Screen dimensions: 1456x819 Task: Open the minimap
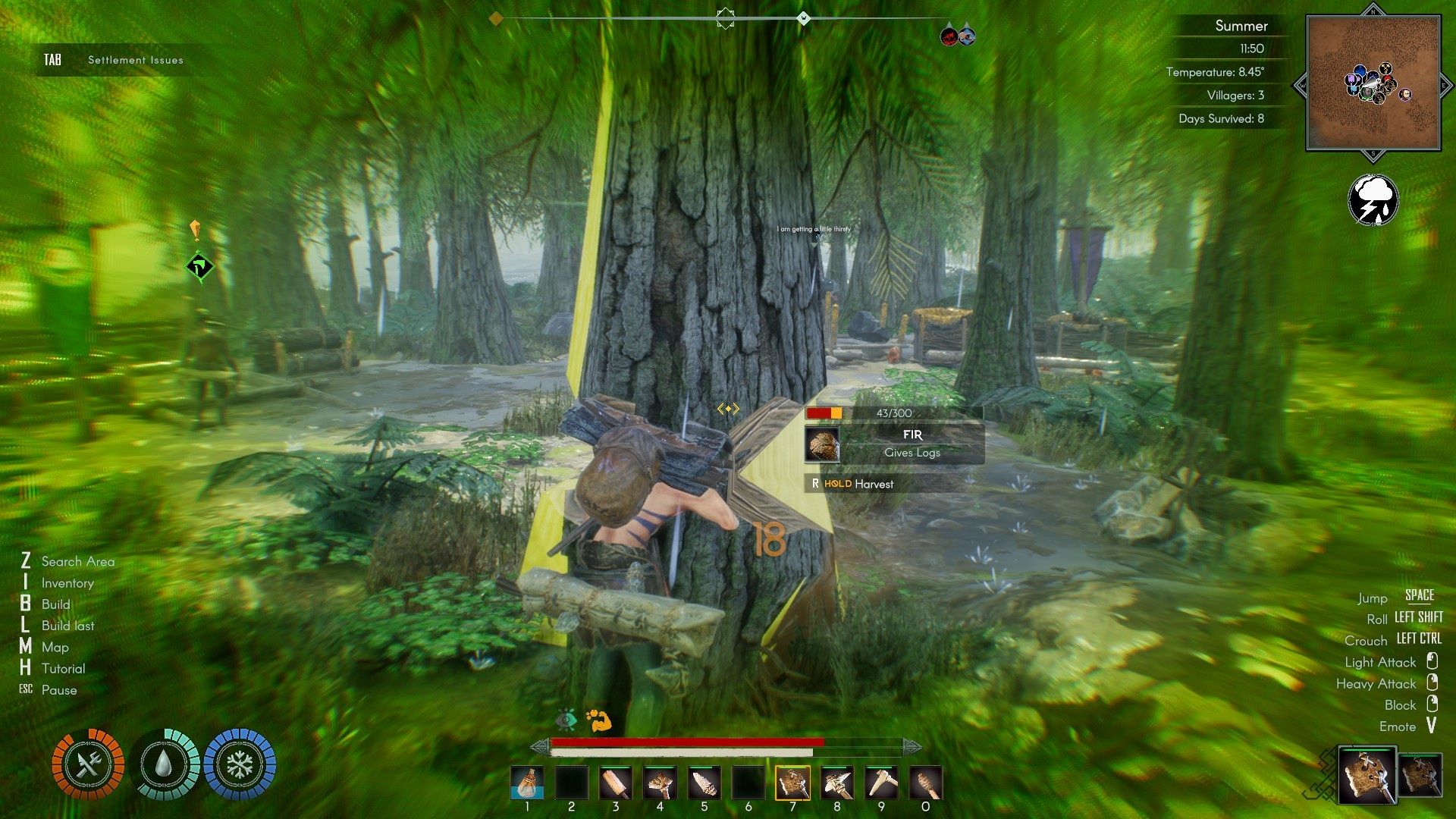point(1373,83)
